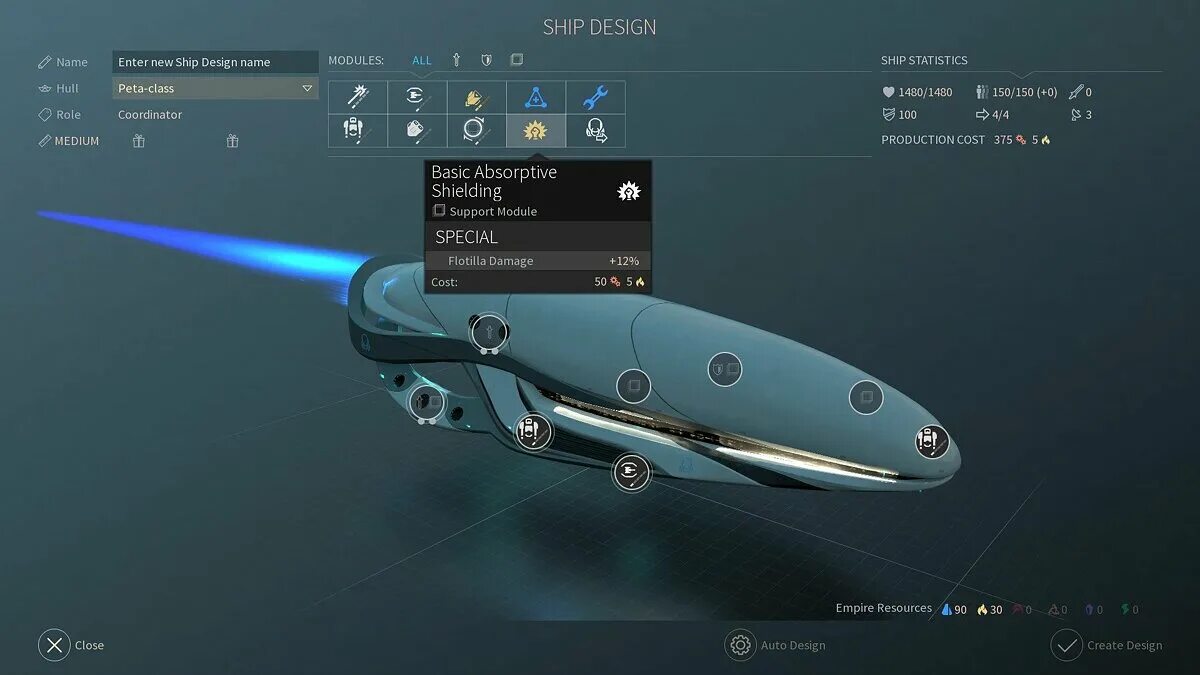
Task: Select the blue wrench repair module
Action: 595,97
